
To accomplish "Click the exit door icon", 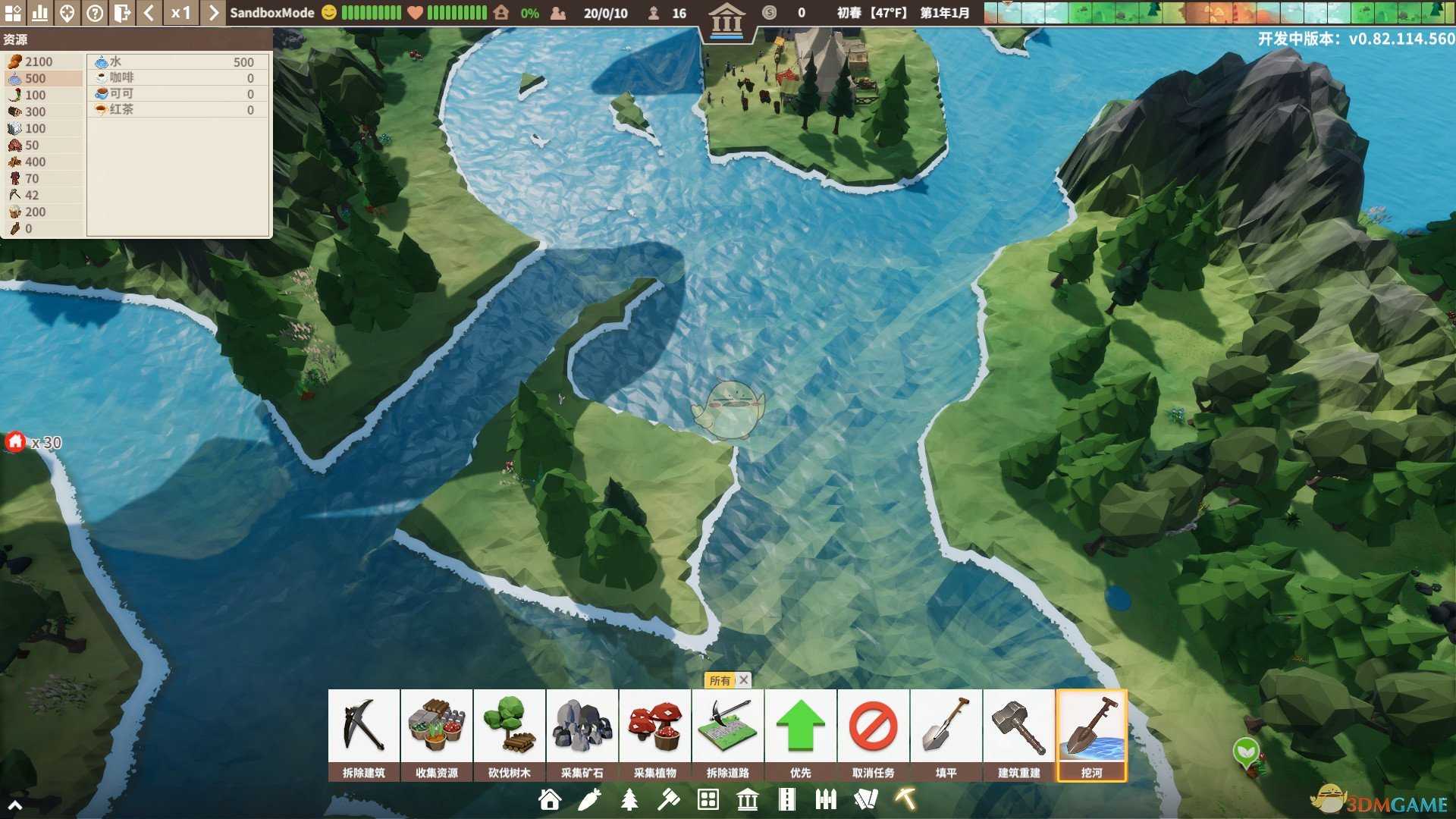I will [122, 13].
